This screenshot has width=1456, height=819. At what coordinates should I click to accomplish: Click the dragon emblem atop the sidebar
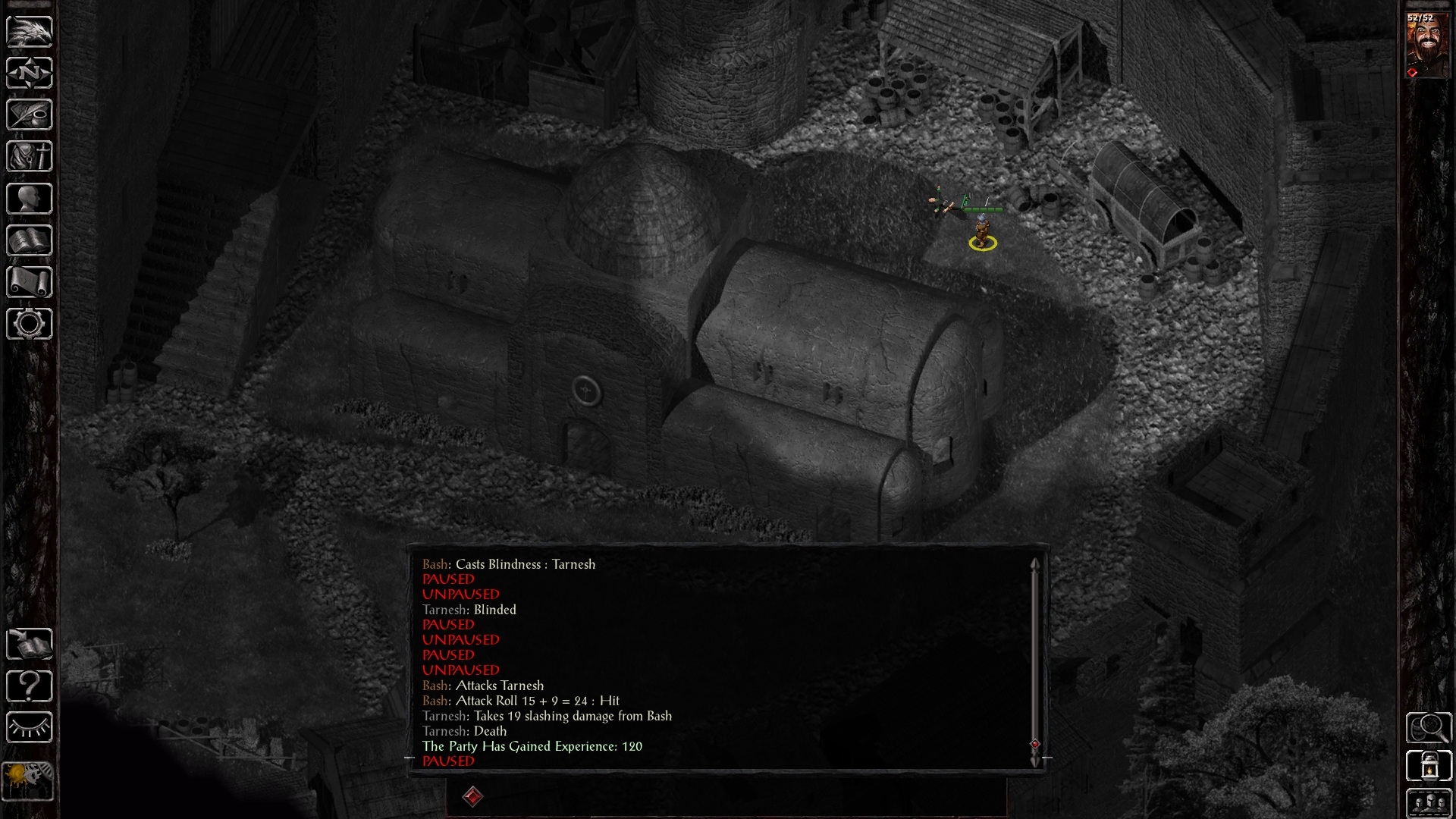click(29, 32)
